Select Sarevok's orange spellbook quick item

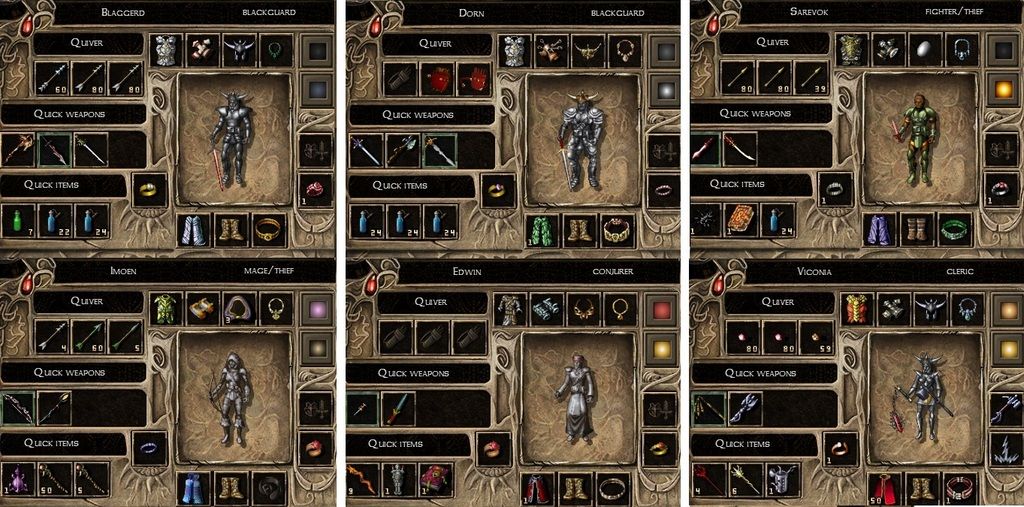pyautogui.click(x=741, y=220)
